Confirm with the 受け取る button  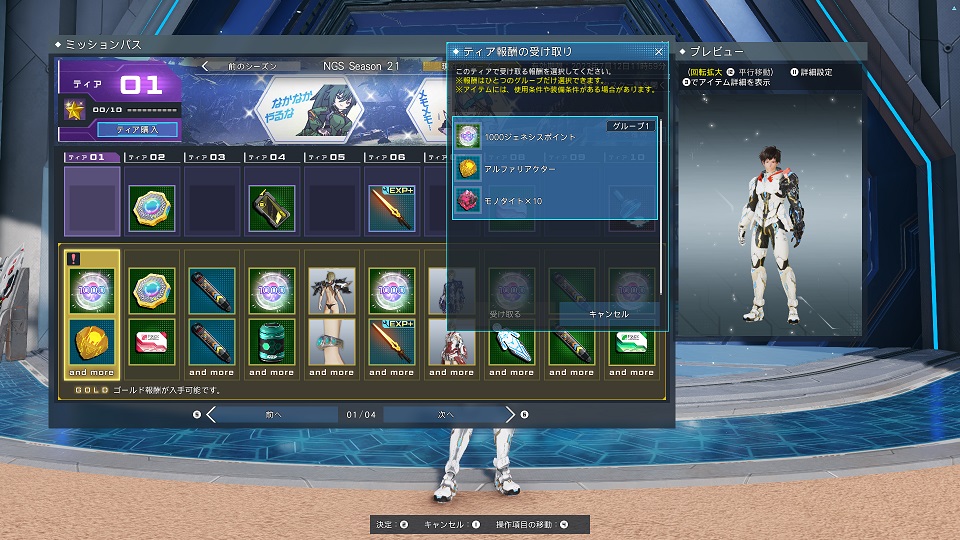point(506,313)
